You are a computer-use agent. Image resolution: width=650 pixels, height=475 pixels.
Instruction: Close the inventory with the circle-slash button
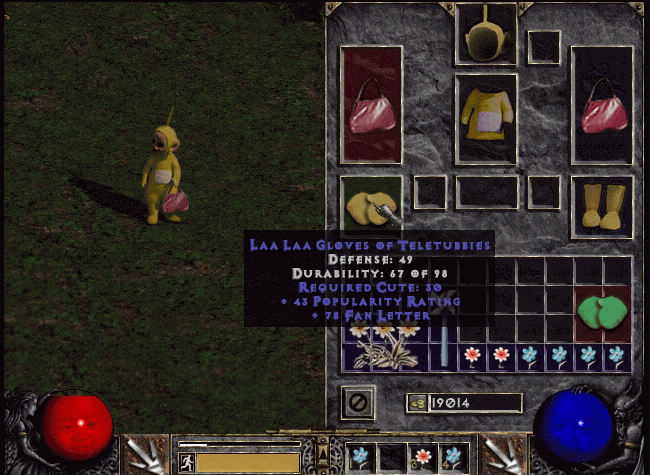tap(357, 402)
